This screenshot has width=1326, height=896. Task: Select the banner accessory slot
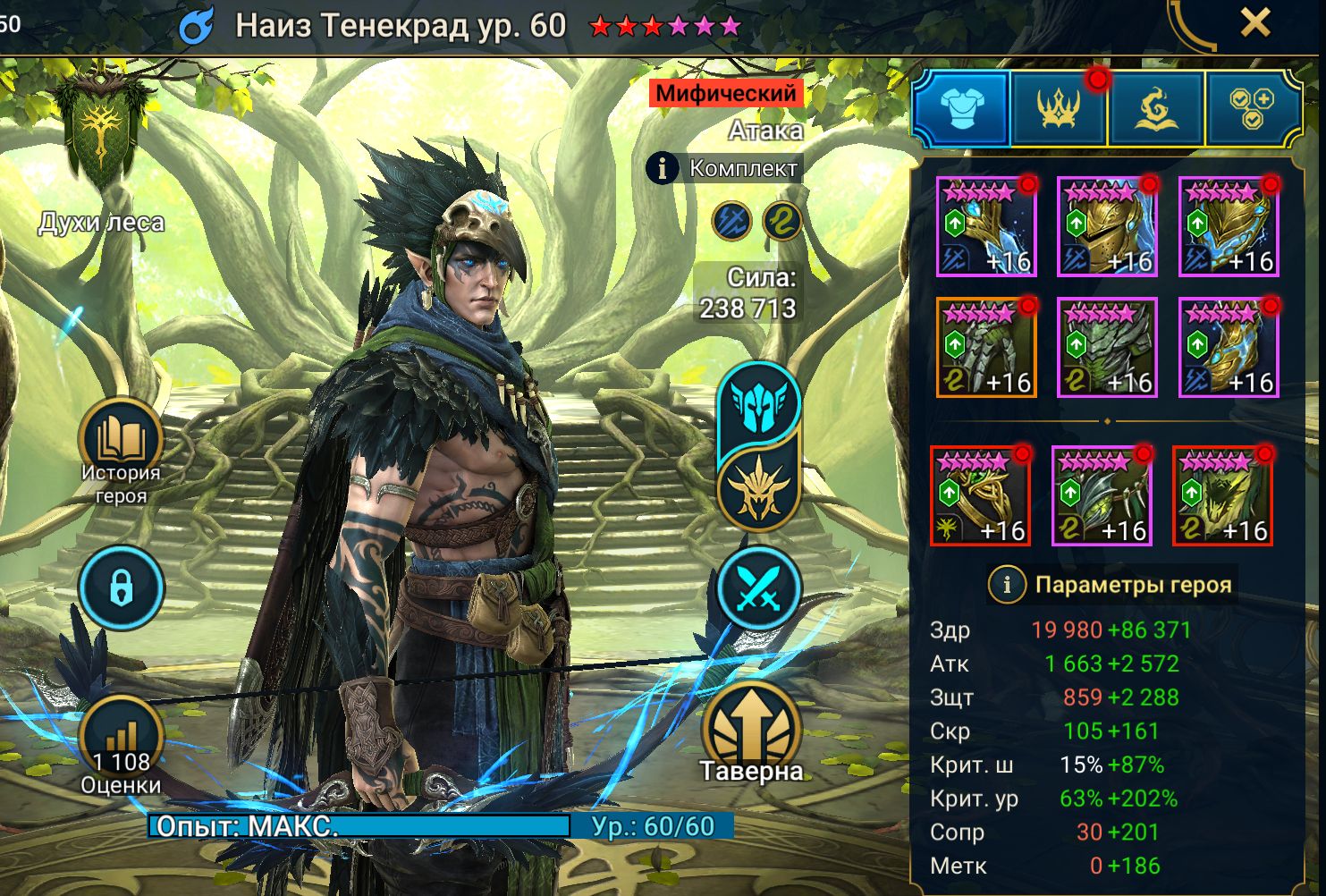pyautogui.click(x=1222, y=495)
